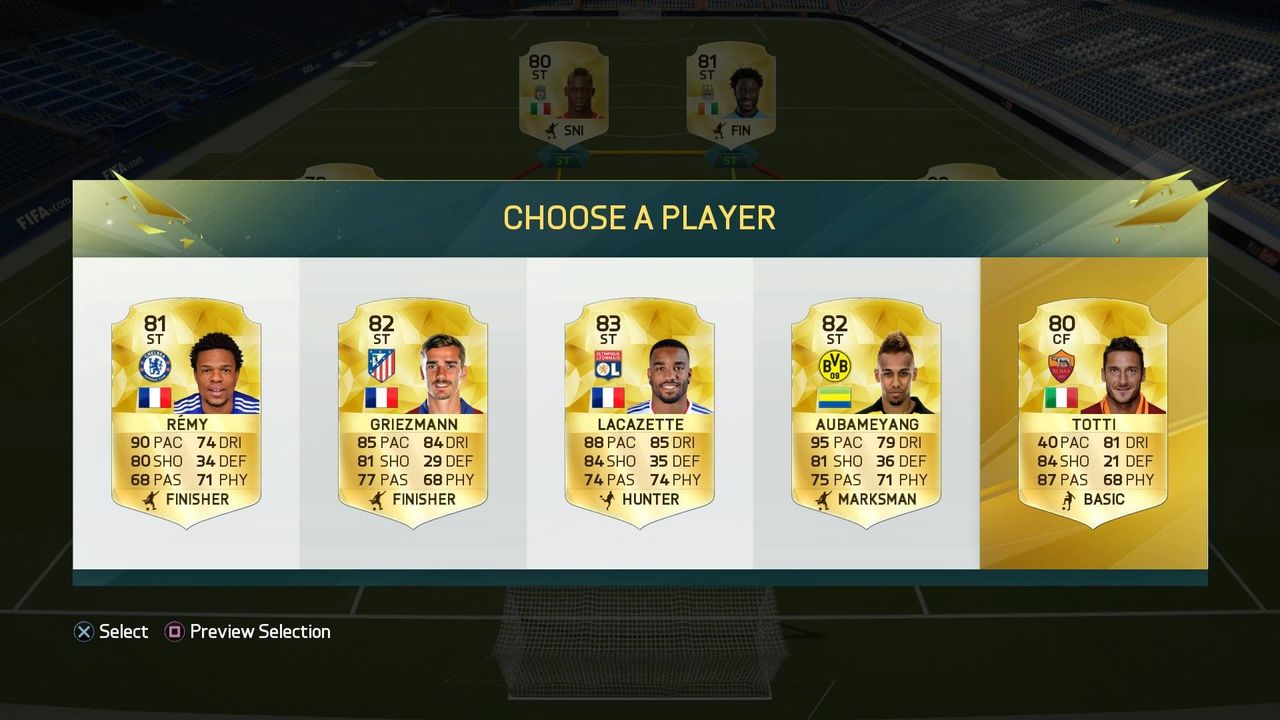Screen dimensions: 1280x720
Task: Click the X Select button prompt
Action: point(112,631)
